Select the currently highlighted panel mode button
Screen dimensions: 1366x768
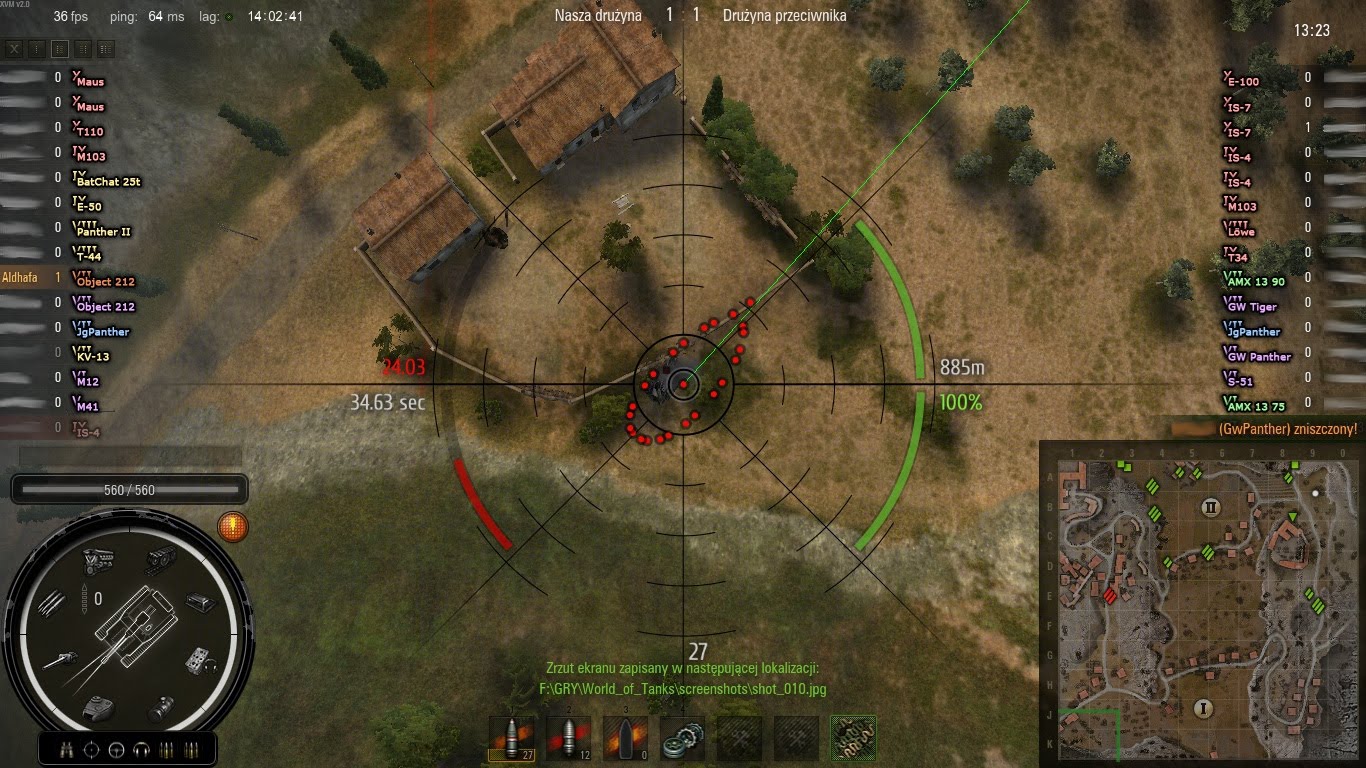pyautogui.click(x=60, y=48)
